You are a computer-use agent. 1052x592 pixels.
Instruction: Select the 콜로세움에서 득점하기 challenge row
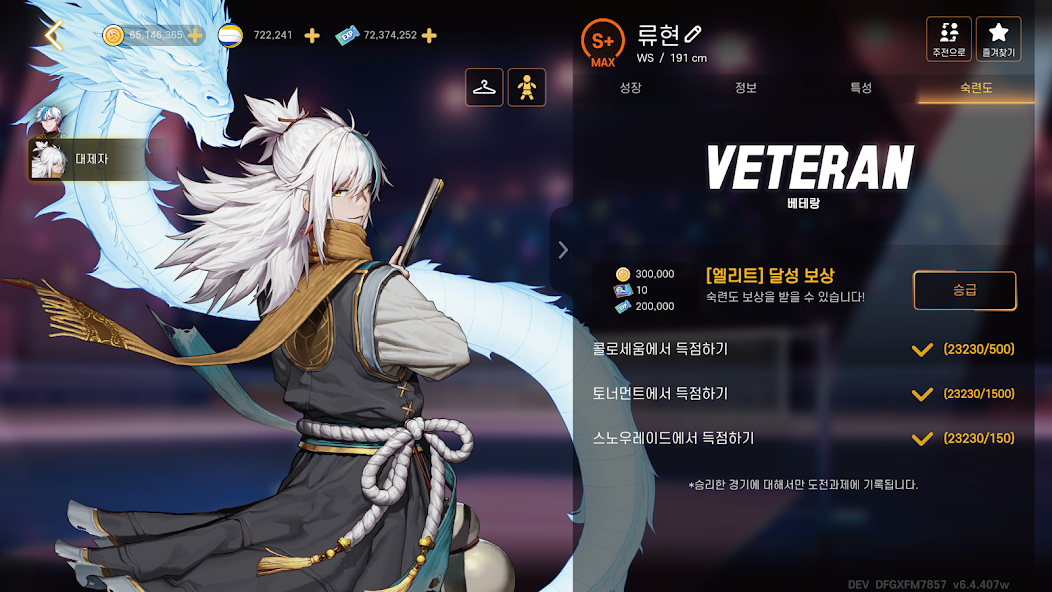click(803, 349)
